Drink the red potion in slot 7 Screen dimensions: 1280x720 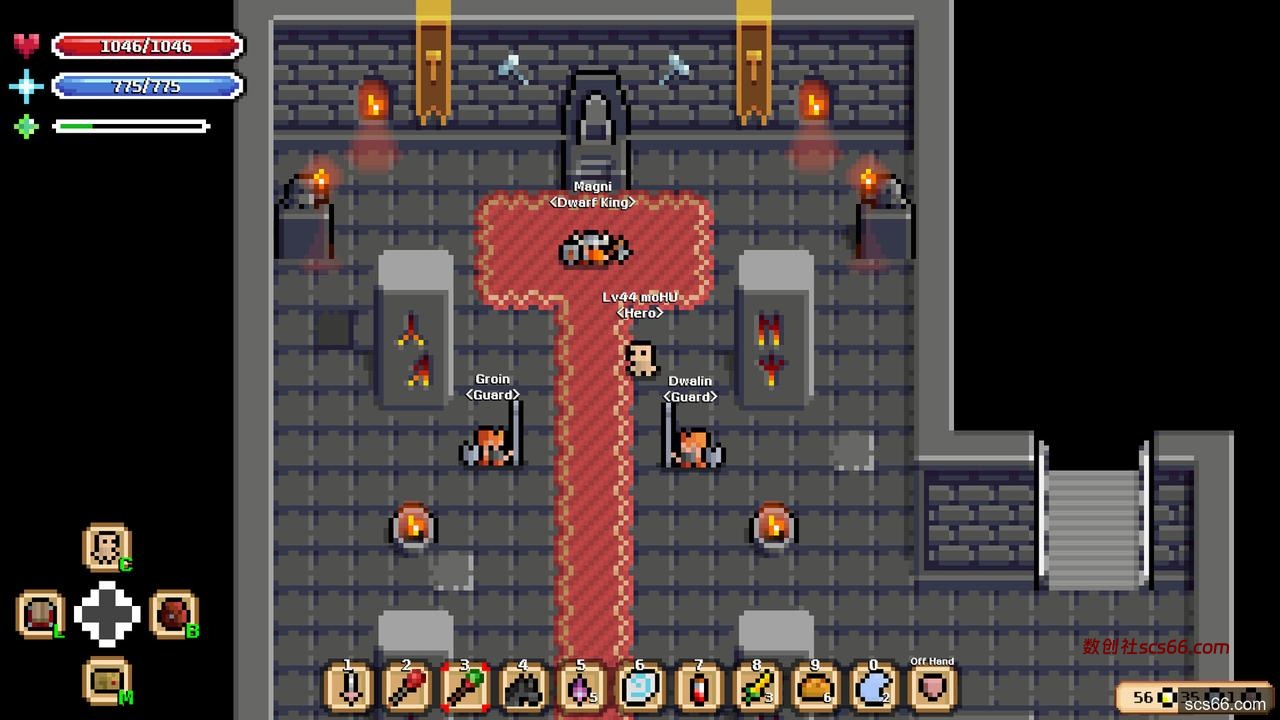[699, 689]
